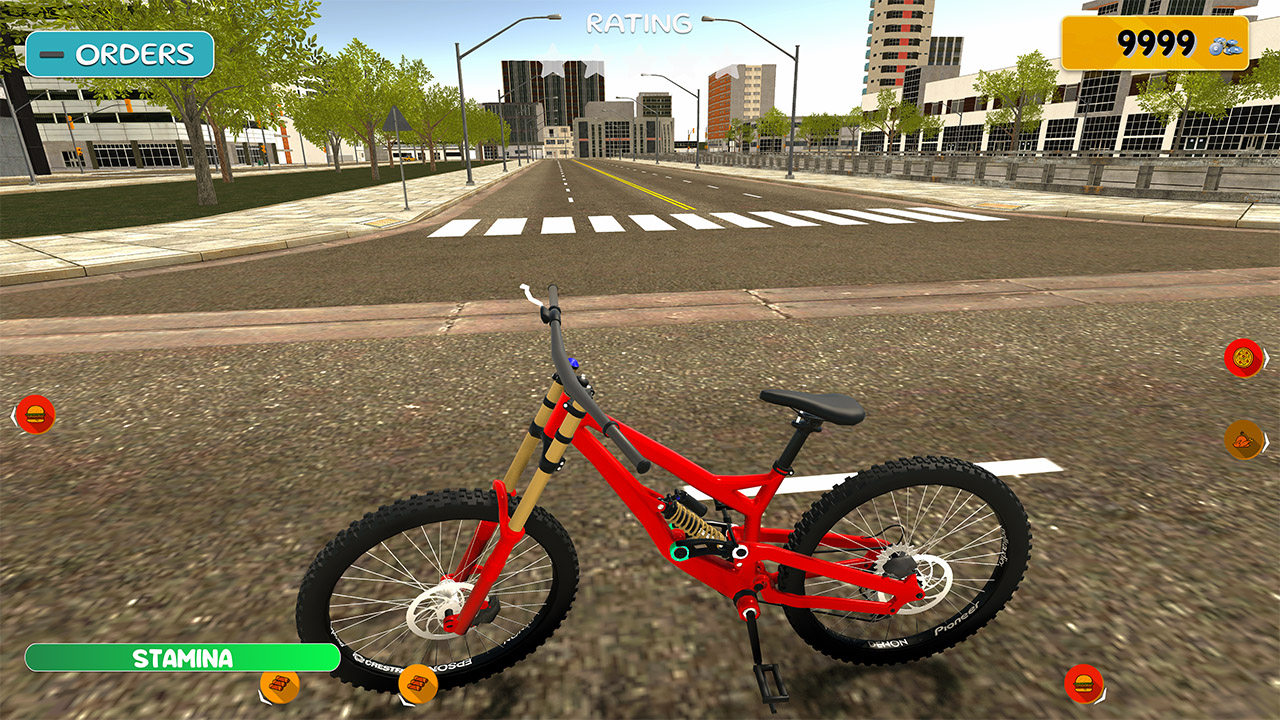The height and width of the screenshot is (720, 1280).
Task: Select the sausage icon under the front wheel
Action: (x=418, y=684)
